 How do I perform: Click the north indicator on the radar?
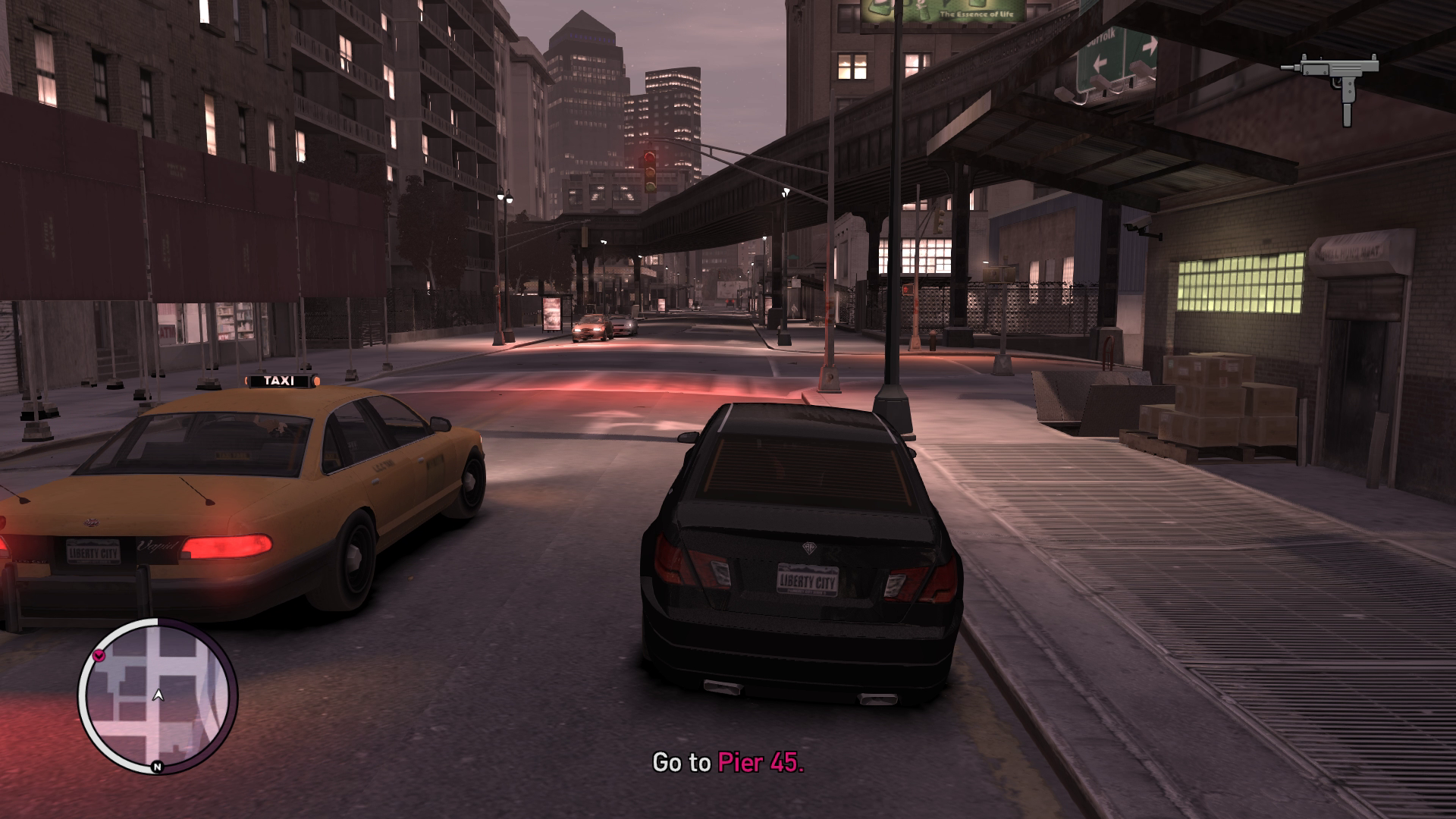pyautogui.click(x=157, y=767)
